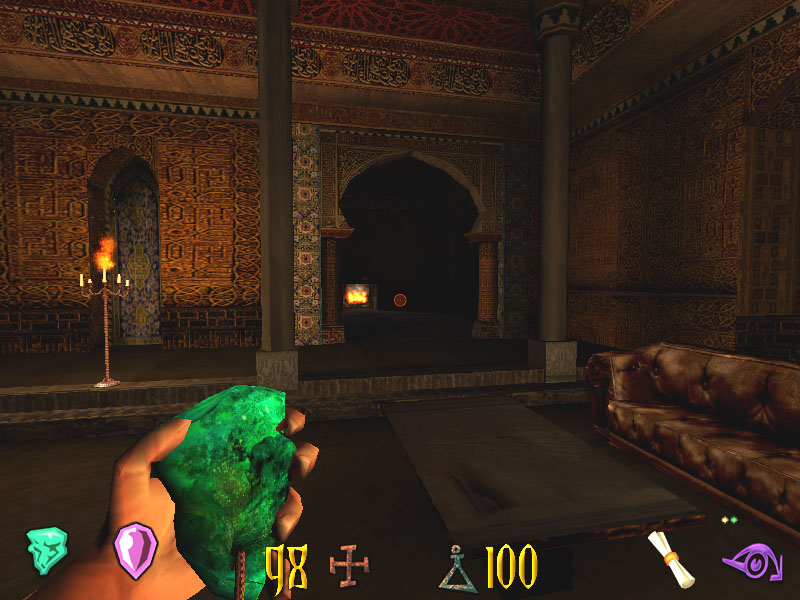Open the rolled parchment scroll icon
800x600 pixels.
669,558
